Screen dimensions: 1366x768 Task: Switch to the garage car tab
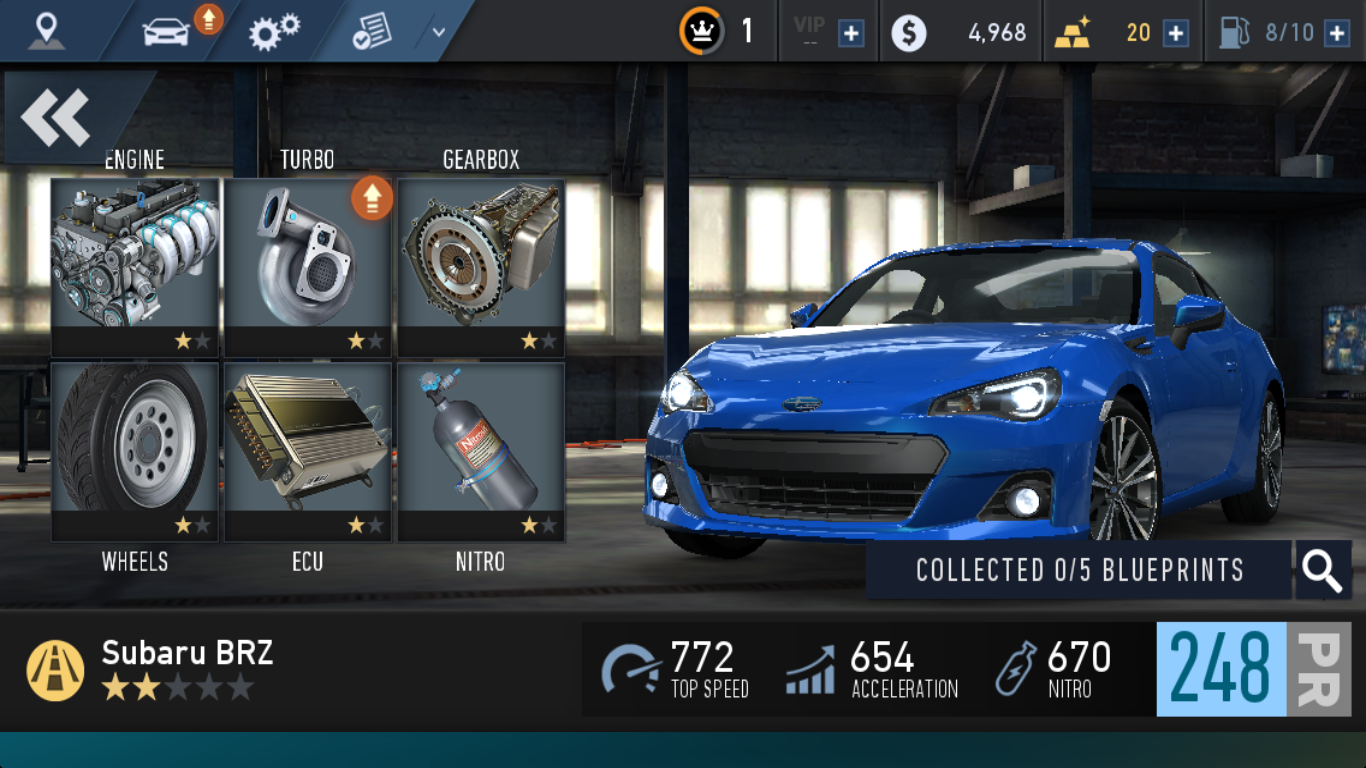click(166, 31)
